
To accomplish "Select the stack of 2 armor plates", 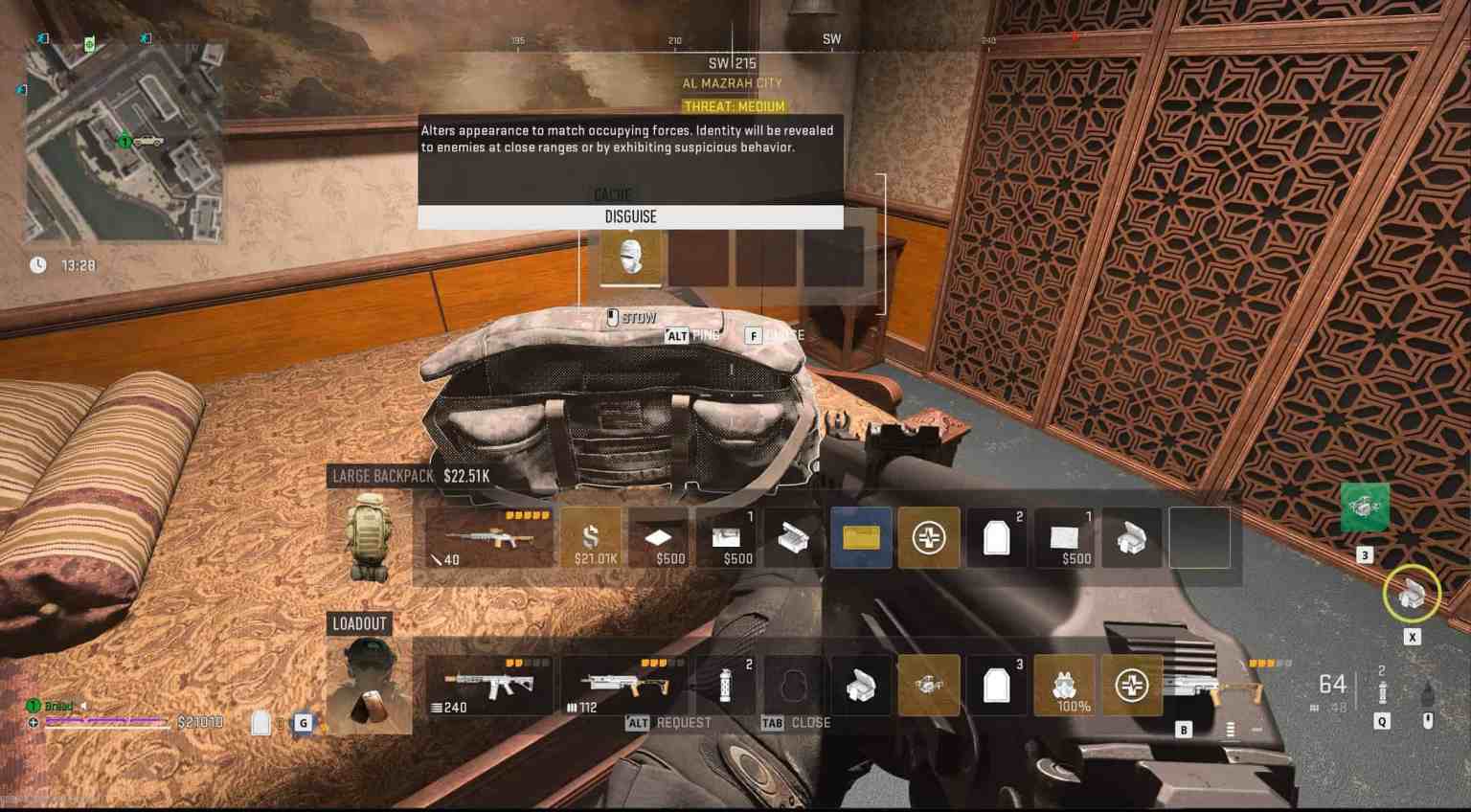I will (x=996, y=536).
